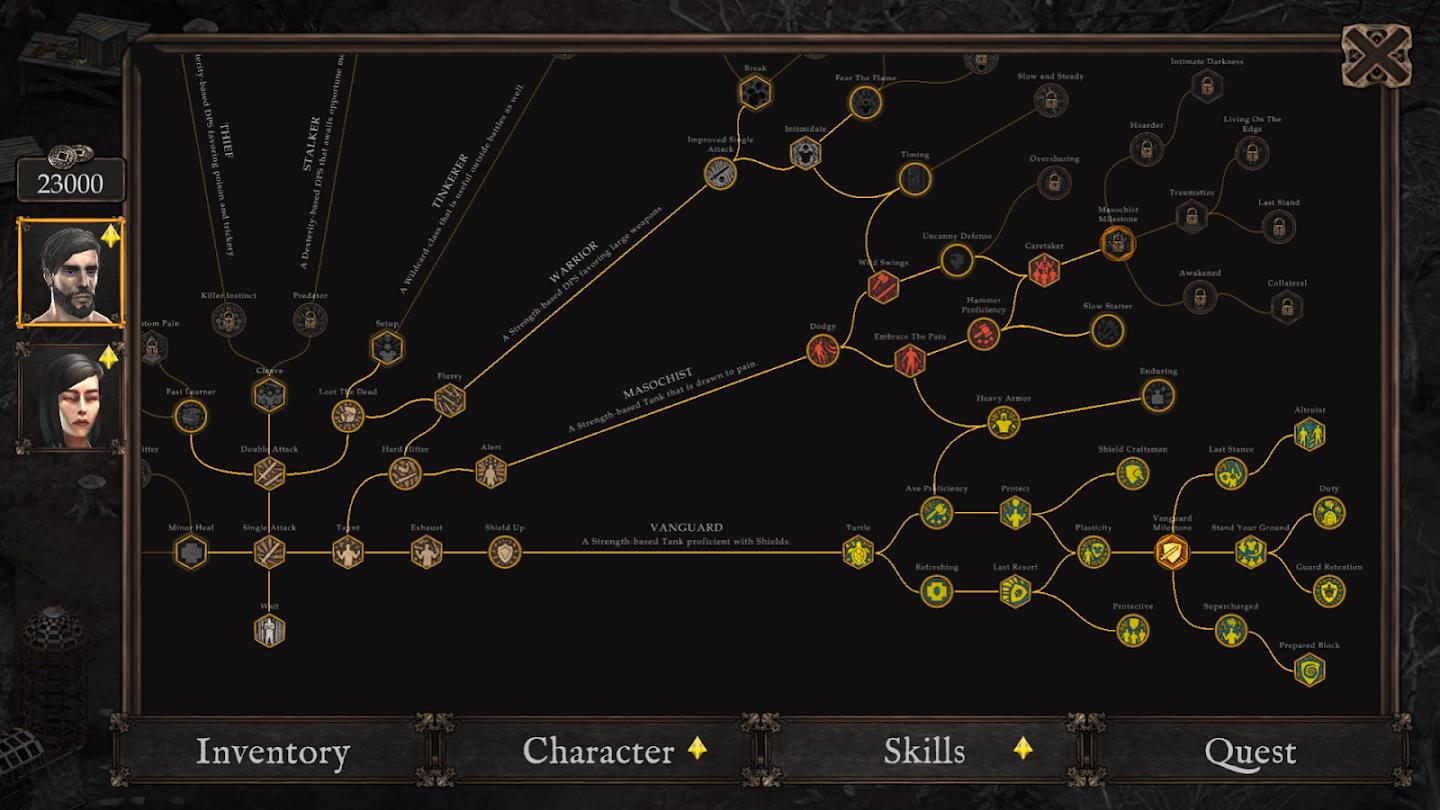Screen dimensions: 1440x810
Task: Select the Turtle skill node
Action: tap(858, 552)
